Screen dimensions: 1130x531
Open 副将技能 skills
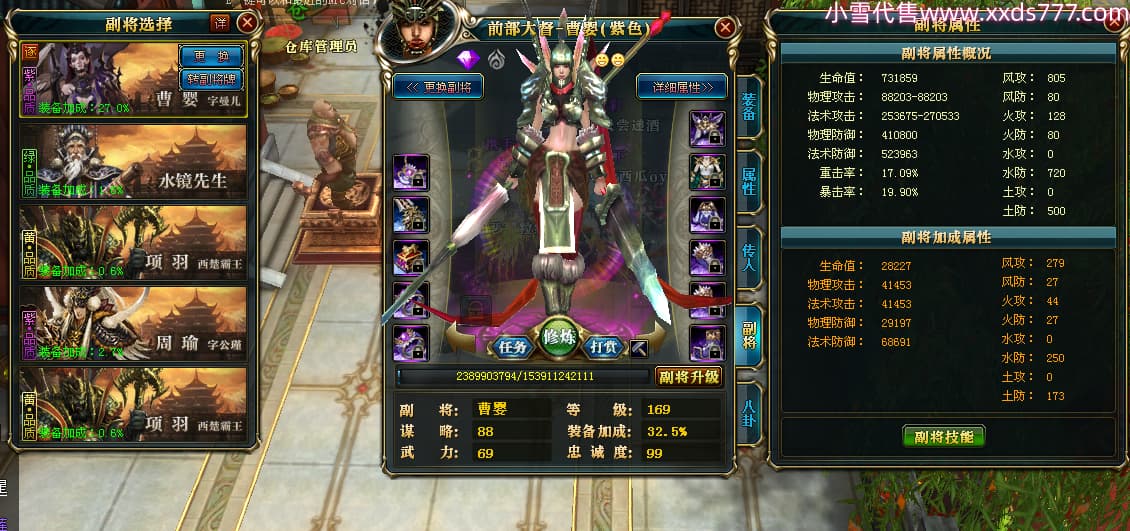[943, 436]
